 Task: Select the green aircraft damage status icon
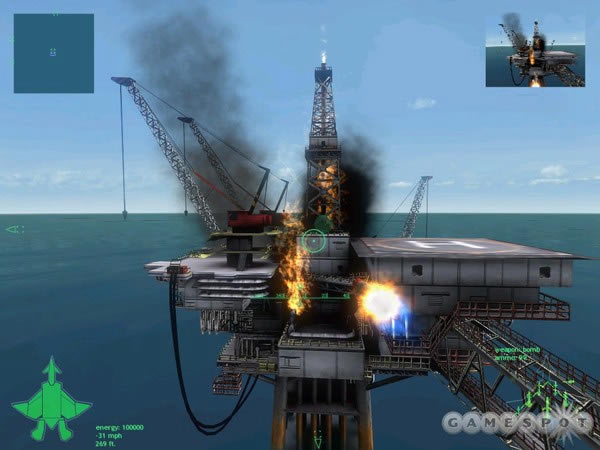pos(51,398)
